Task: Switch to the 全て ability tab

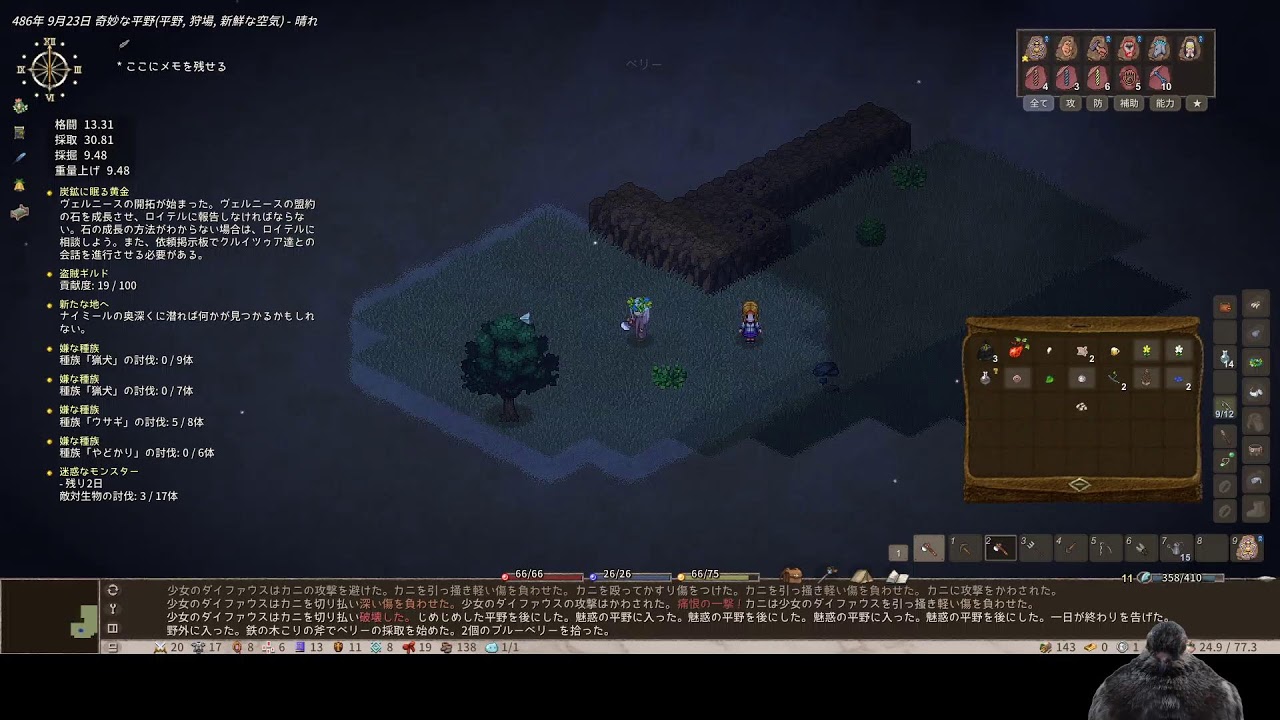Action: 1039,103
